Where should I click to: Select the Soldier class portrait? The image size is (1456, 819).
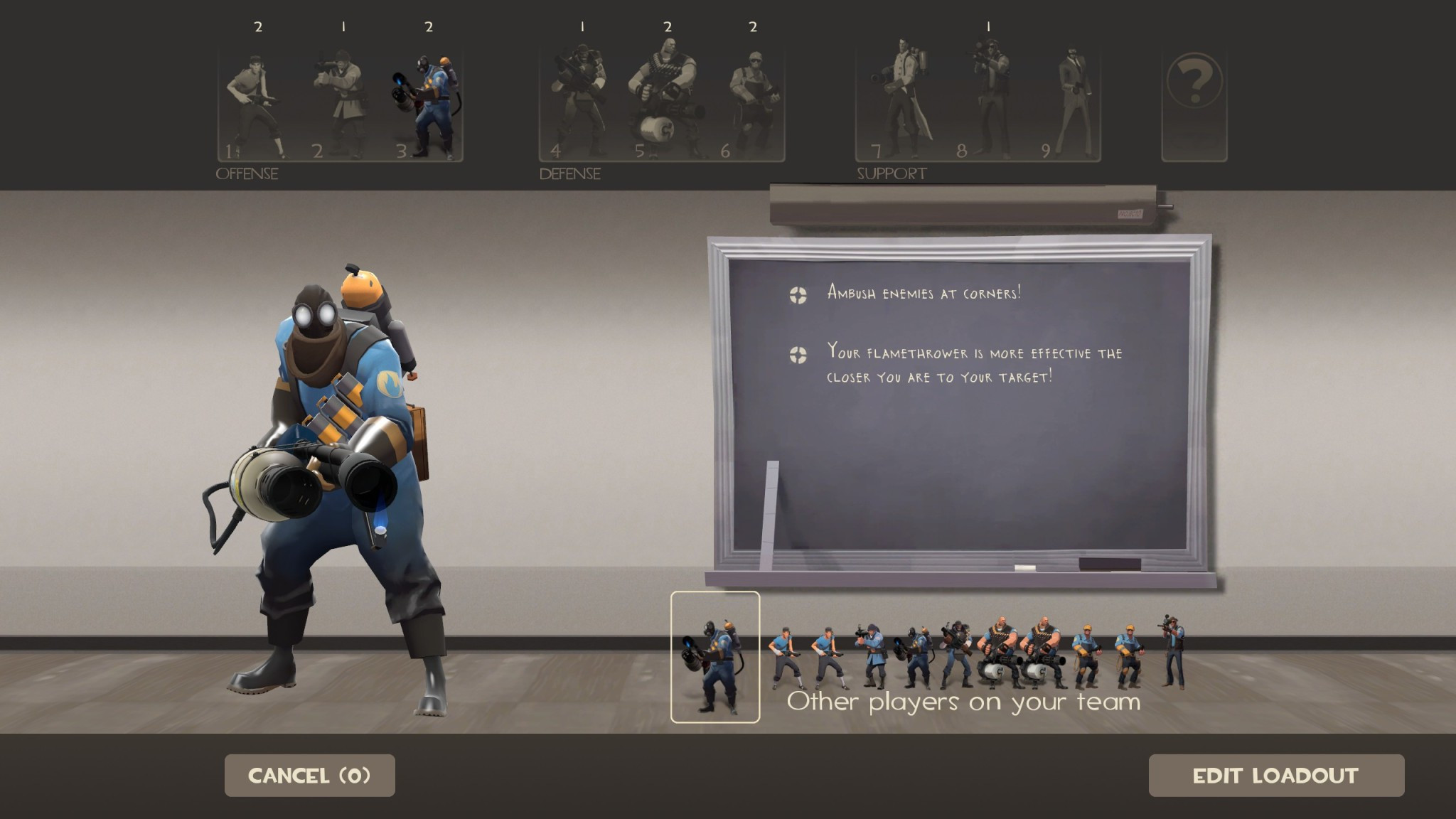point(341,100)
